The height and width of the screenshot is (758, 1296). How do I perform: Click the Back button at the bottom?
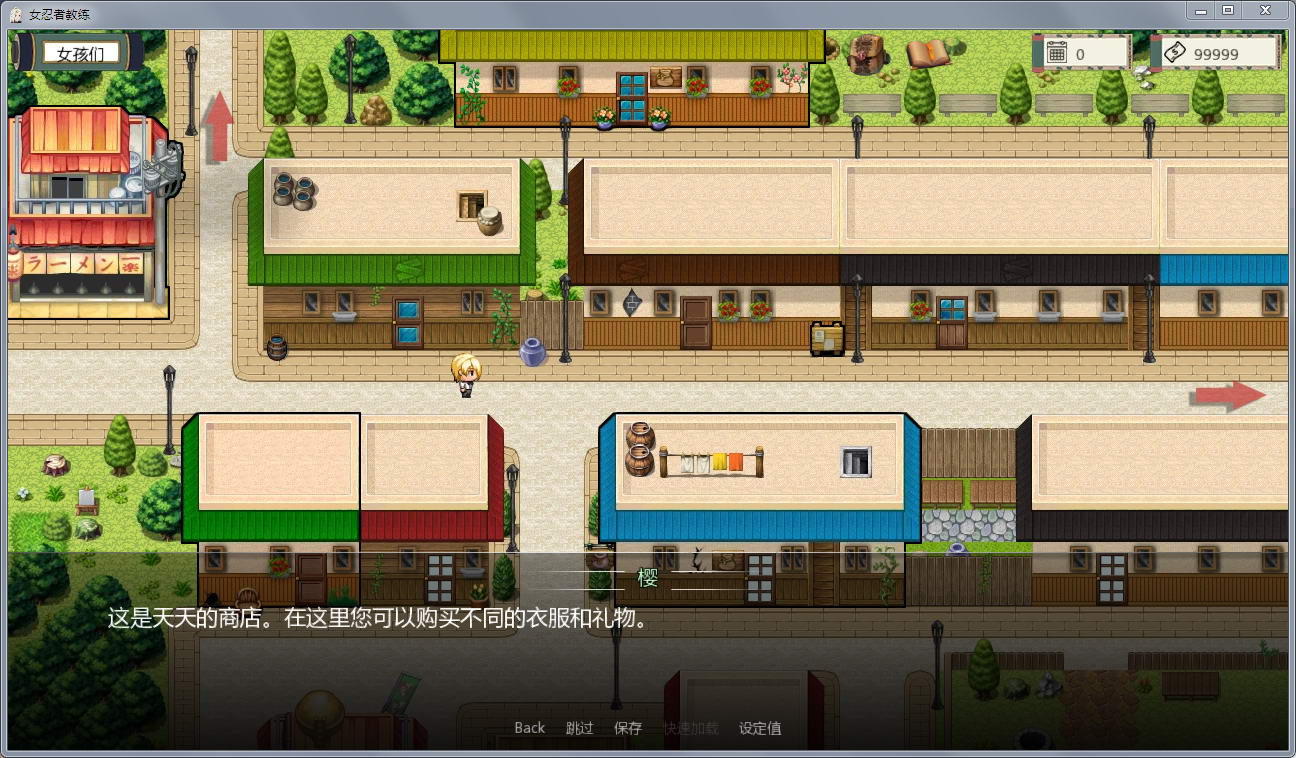[529, 728]
